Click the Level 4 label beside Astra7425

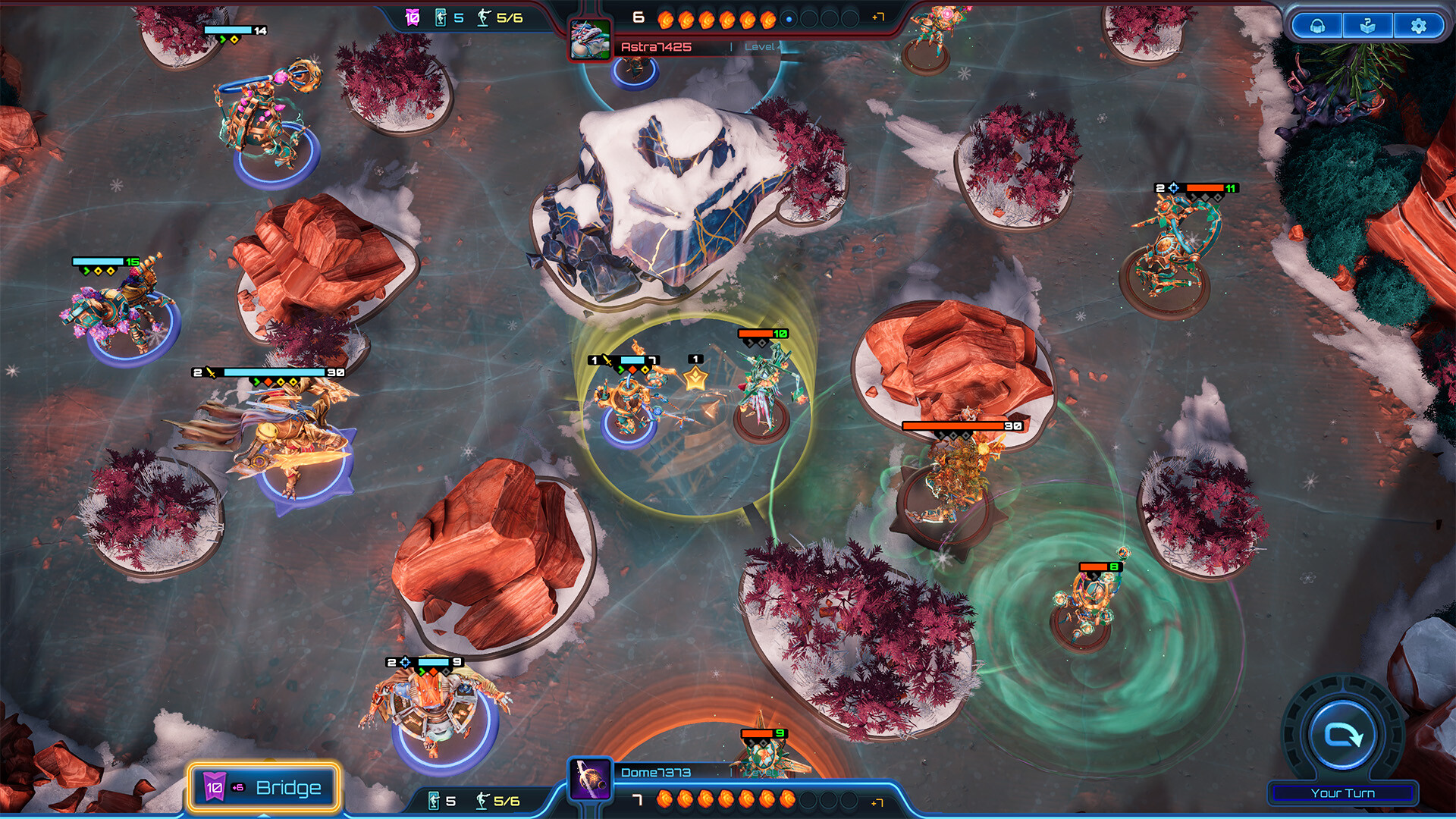point(764,47)
